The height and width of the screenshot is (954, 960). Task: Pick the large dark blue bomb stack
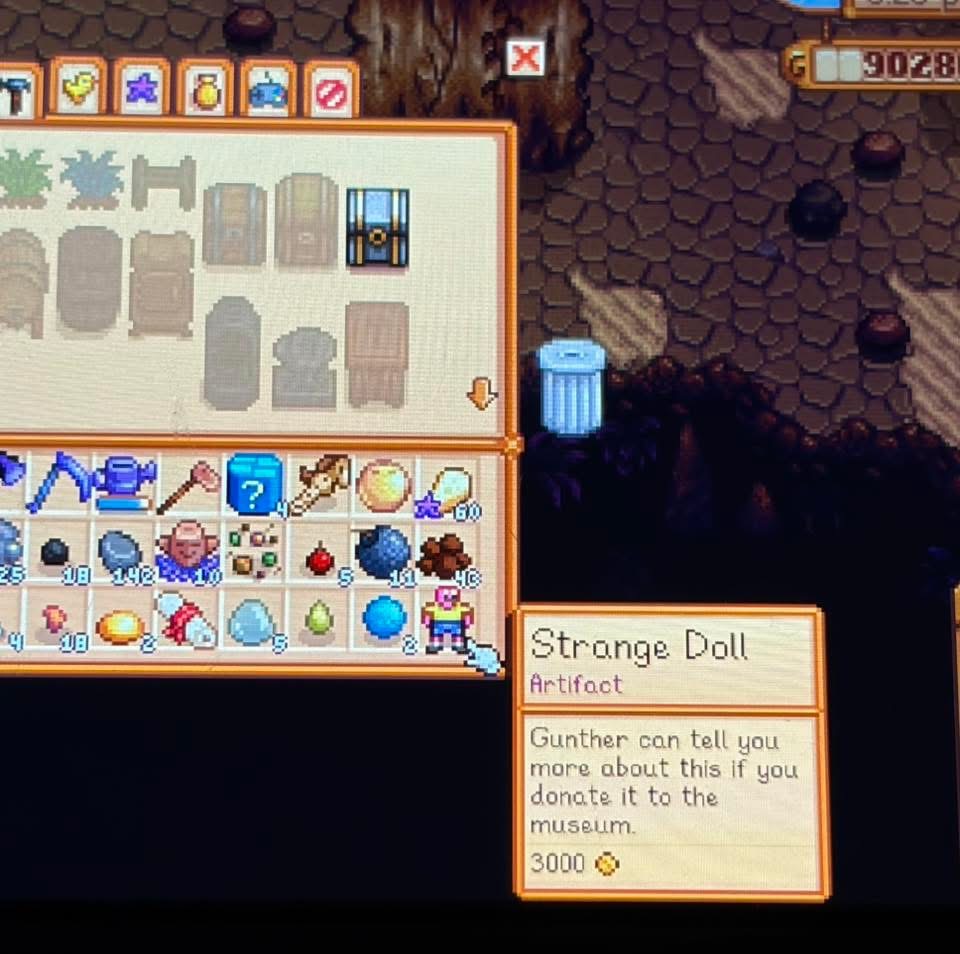pyautogui.click(x=382, y=552)
